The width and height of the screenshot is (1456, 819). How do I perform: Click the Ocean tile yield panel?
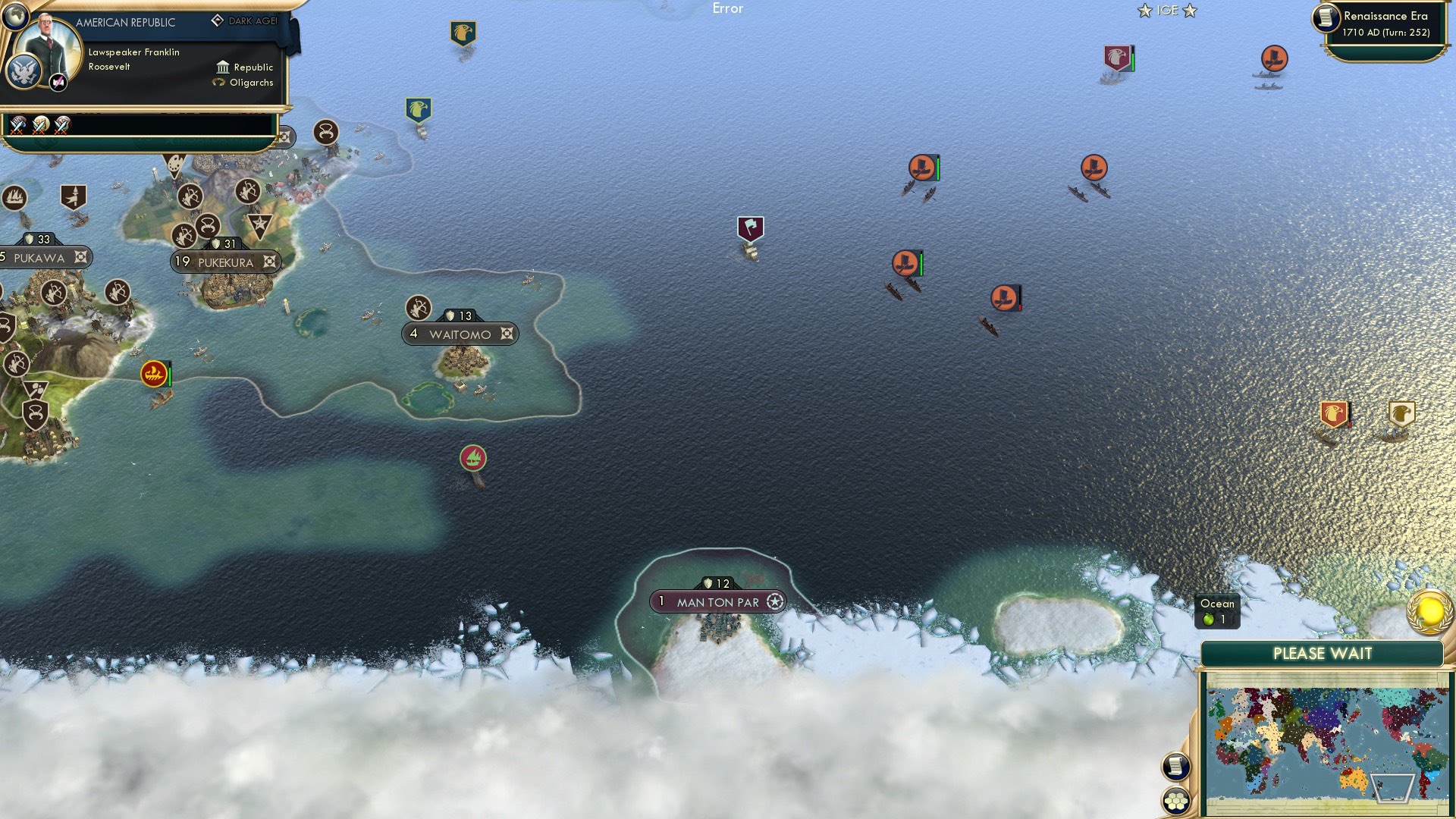[1216, 610]
